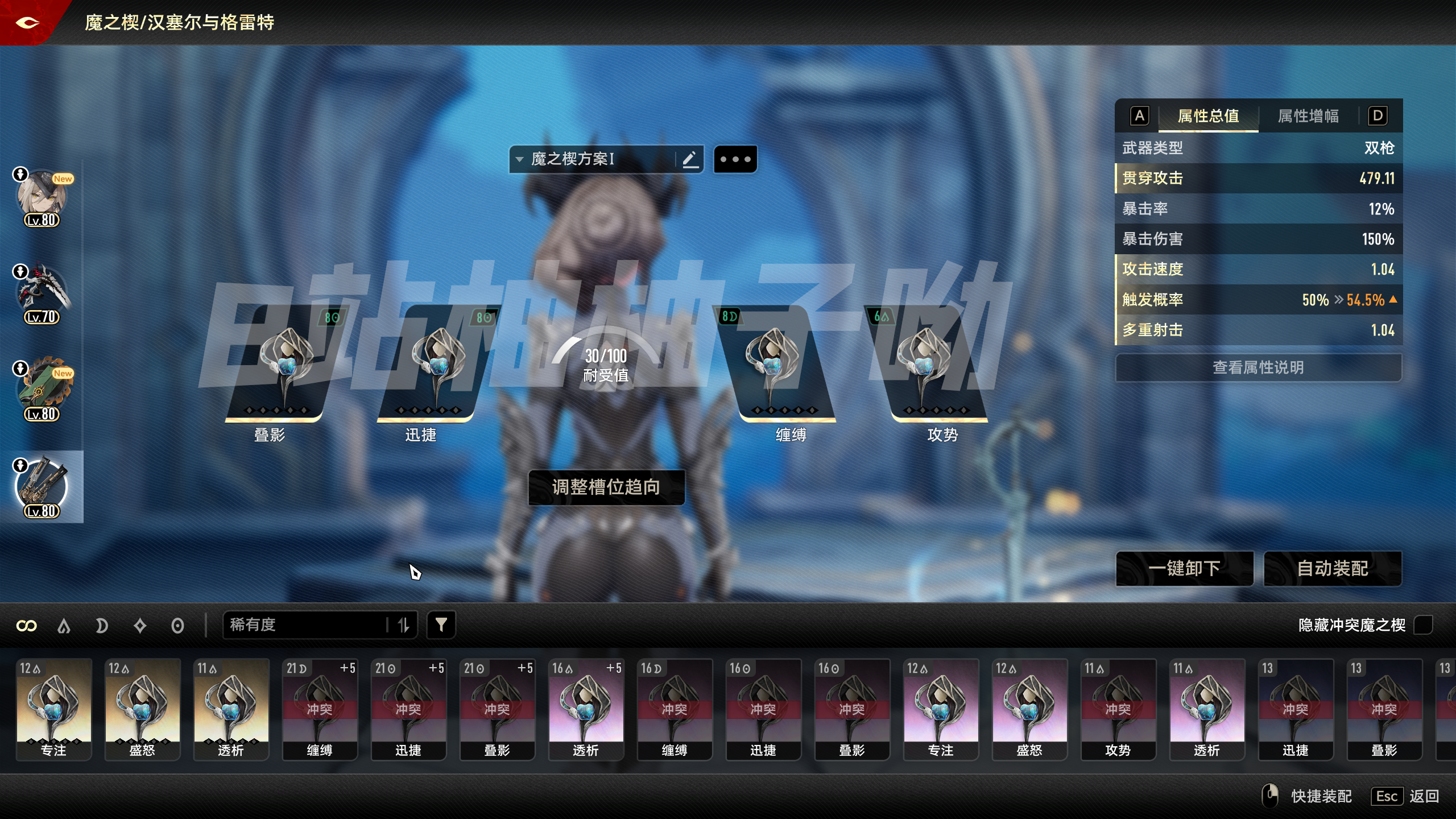Select the infinity slot filter icon
The height and width of the screenshot is (819, 1456).
click(x=27, y=624)
